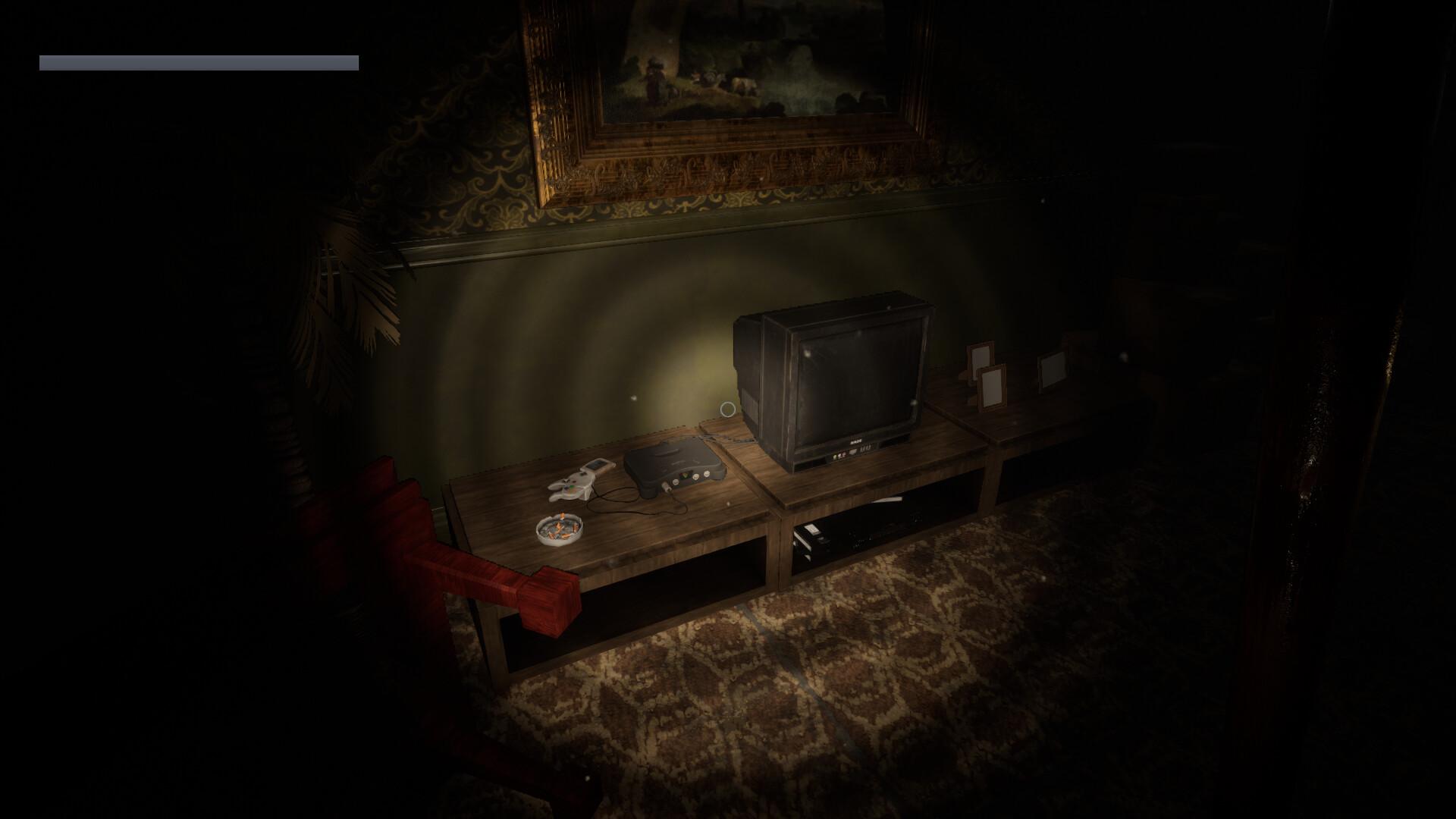The width and height of the screenshot is (1456, 819).
Task: Click the TV brand label below the screen
Action: pos(857,442)
